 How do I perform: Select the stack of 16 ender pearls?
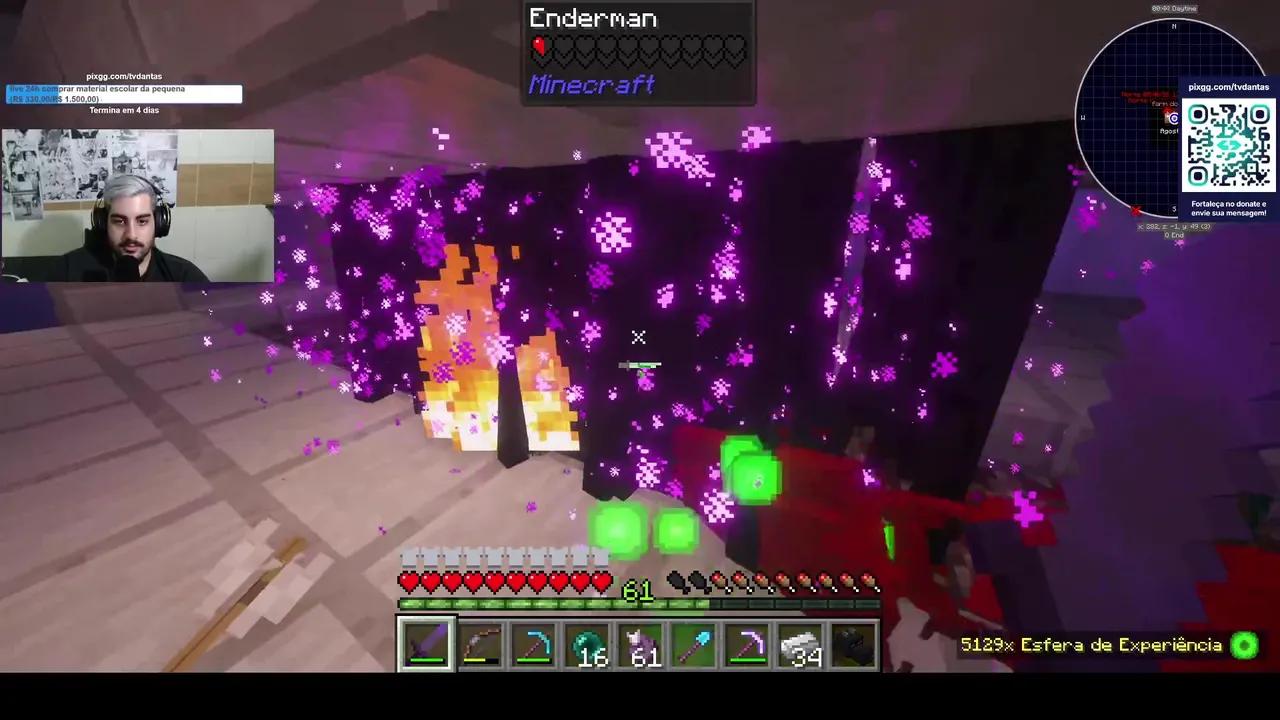pyautogui.click(x=589, y=645)
